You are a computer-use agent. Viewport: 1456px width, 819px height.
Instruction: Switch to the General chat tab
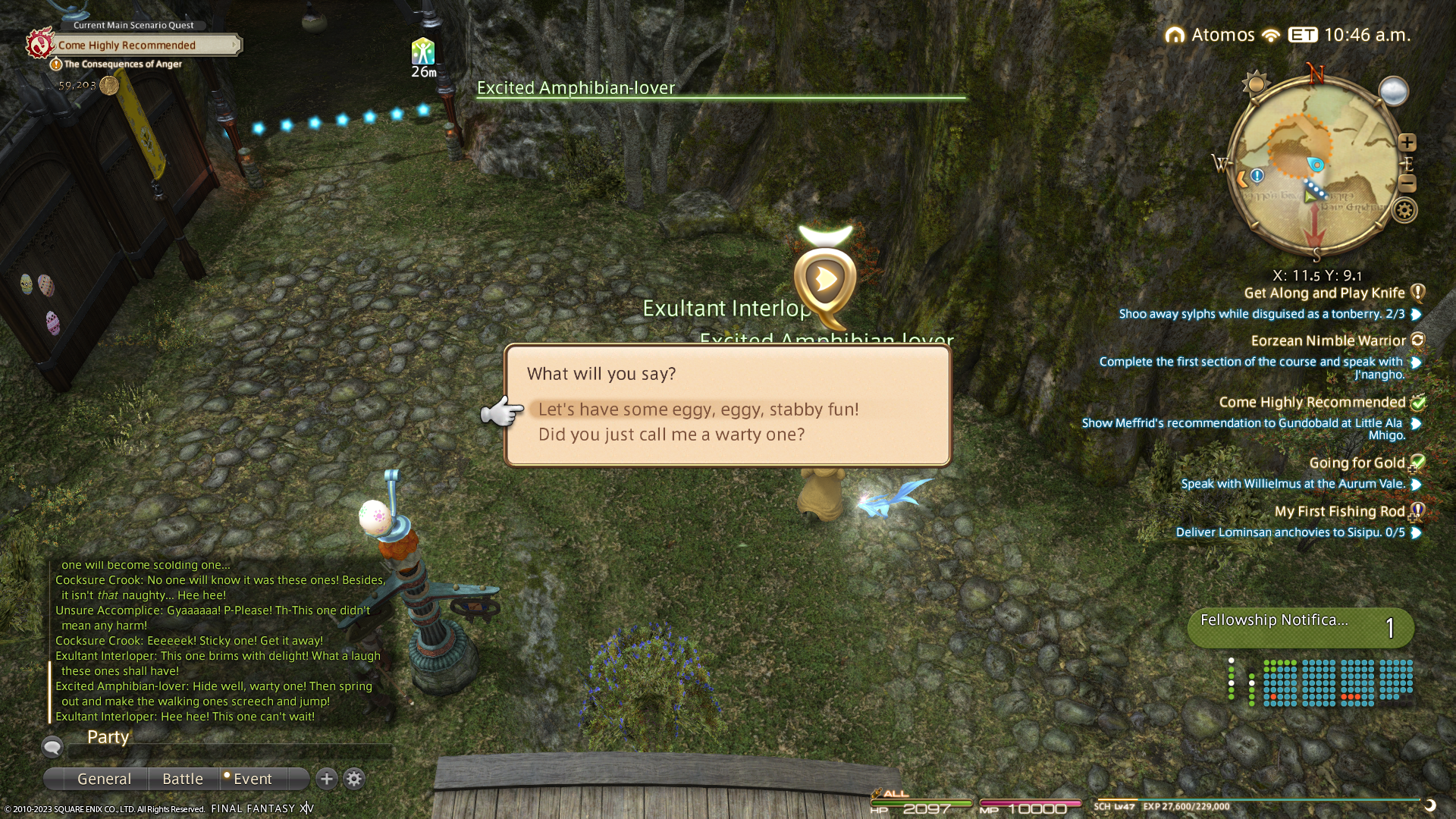point(104,779)
